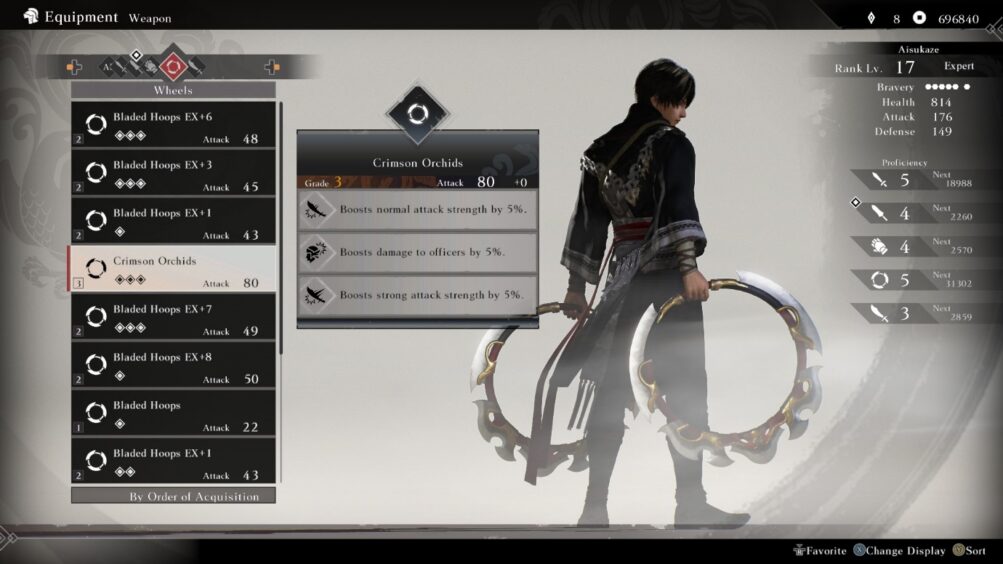Switch to the gauntlets weapon tab

(x=152, y=67)
